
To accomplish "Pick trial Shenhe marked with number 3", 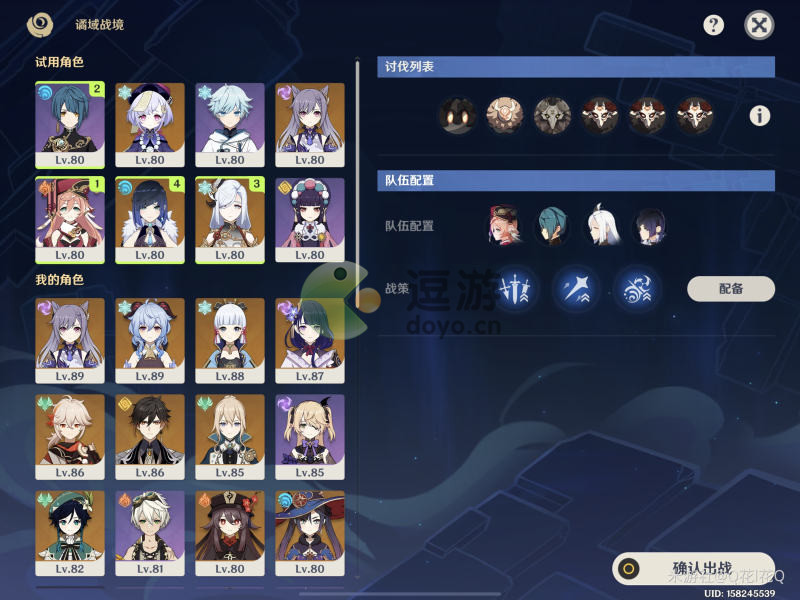I will [230, 220].
